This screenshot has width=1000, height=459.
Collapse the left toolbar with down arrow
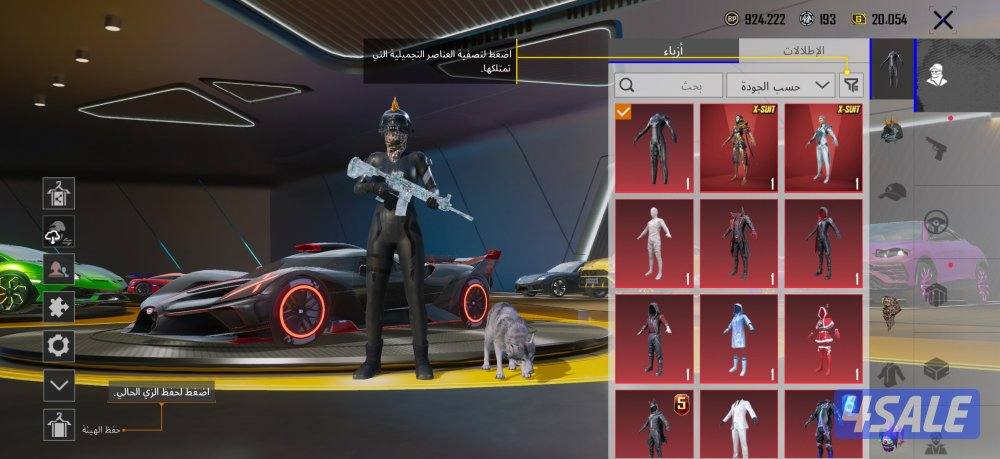[59, 384]
